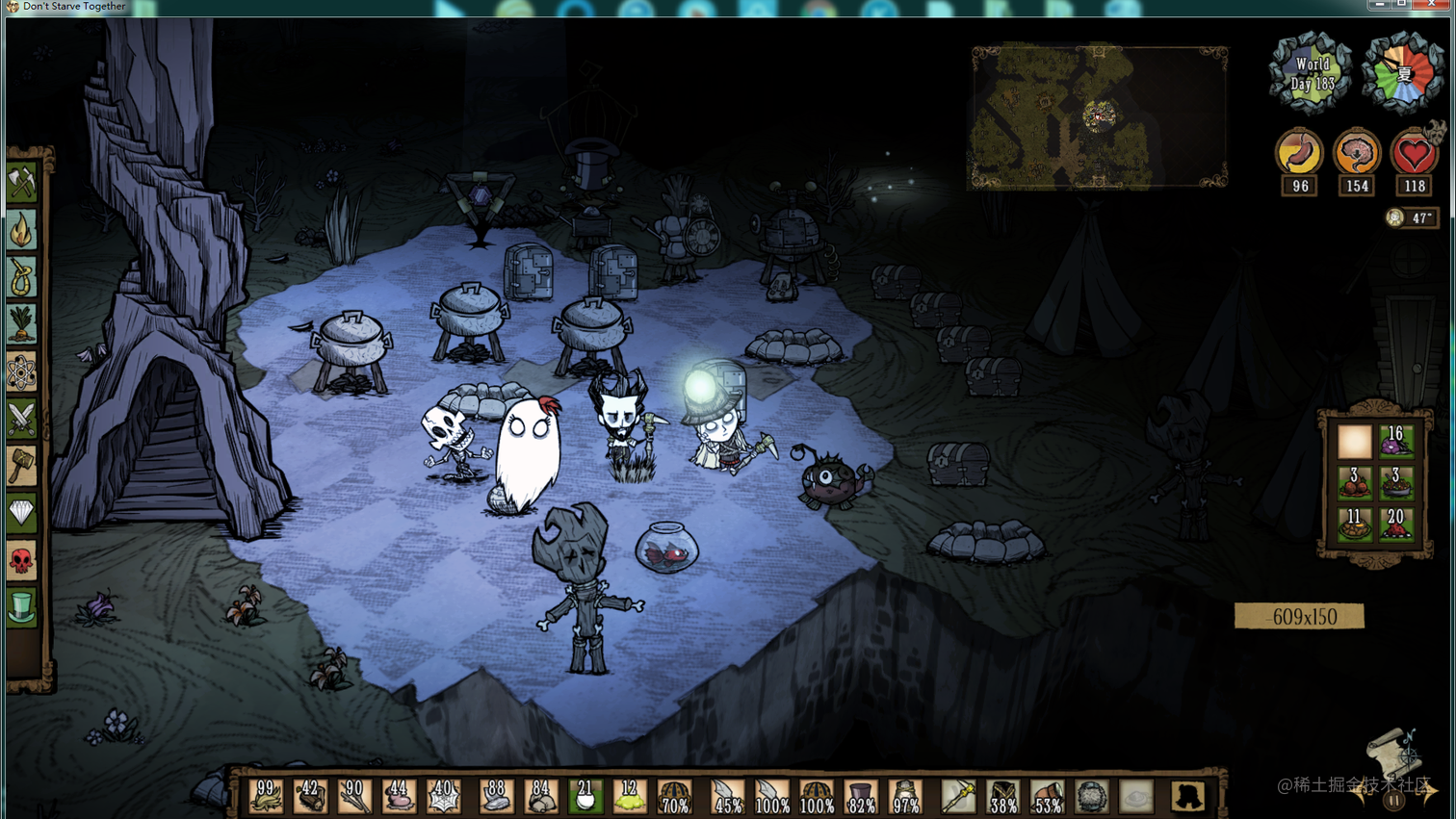Open the Tools crafting tab
The width and height of the screenshot is (1456, 819).
22,183
